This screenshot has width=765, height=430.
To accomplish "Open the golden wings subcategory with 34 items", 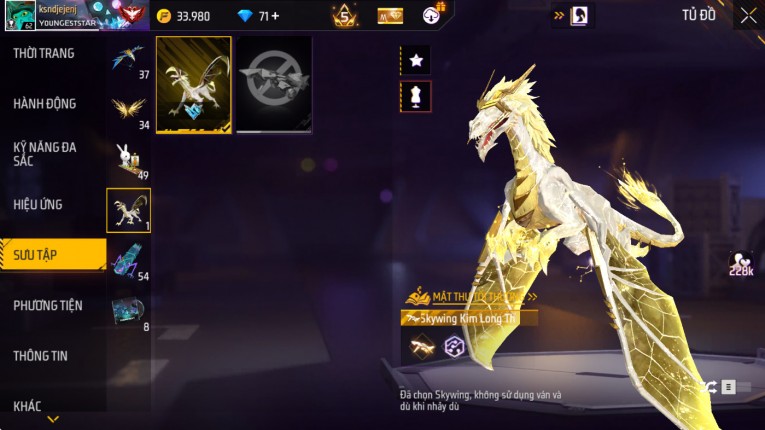I will tap(128, 108).
